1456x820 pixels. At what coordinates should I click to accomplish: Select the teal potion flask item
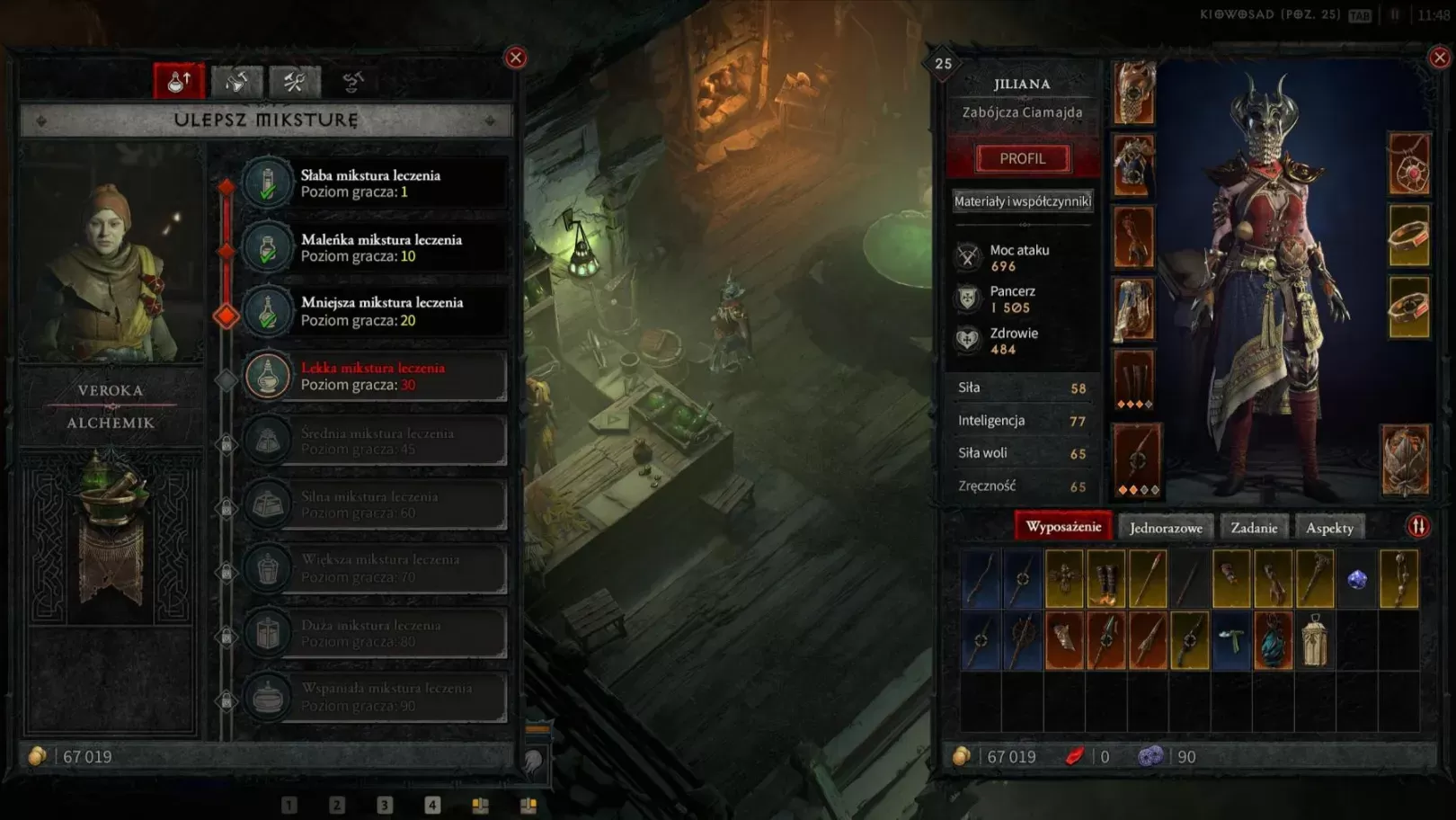(1273, 641)
